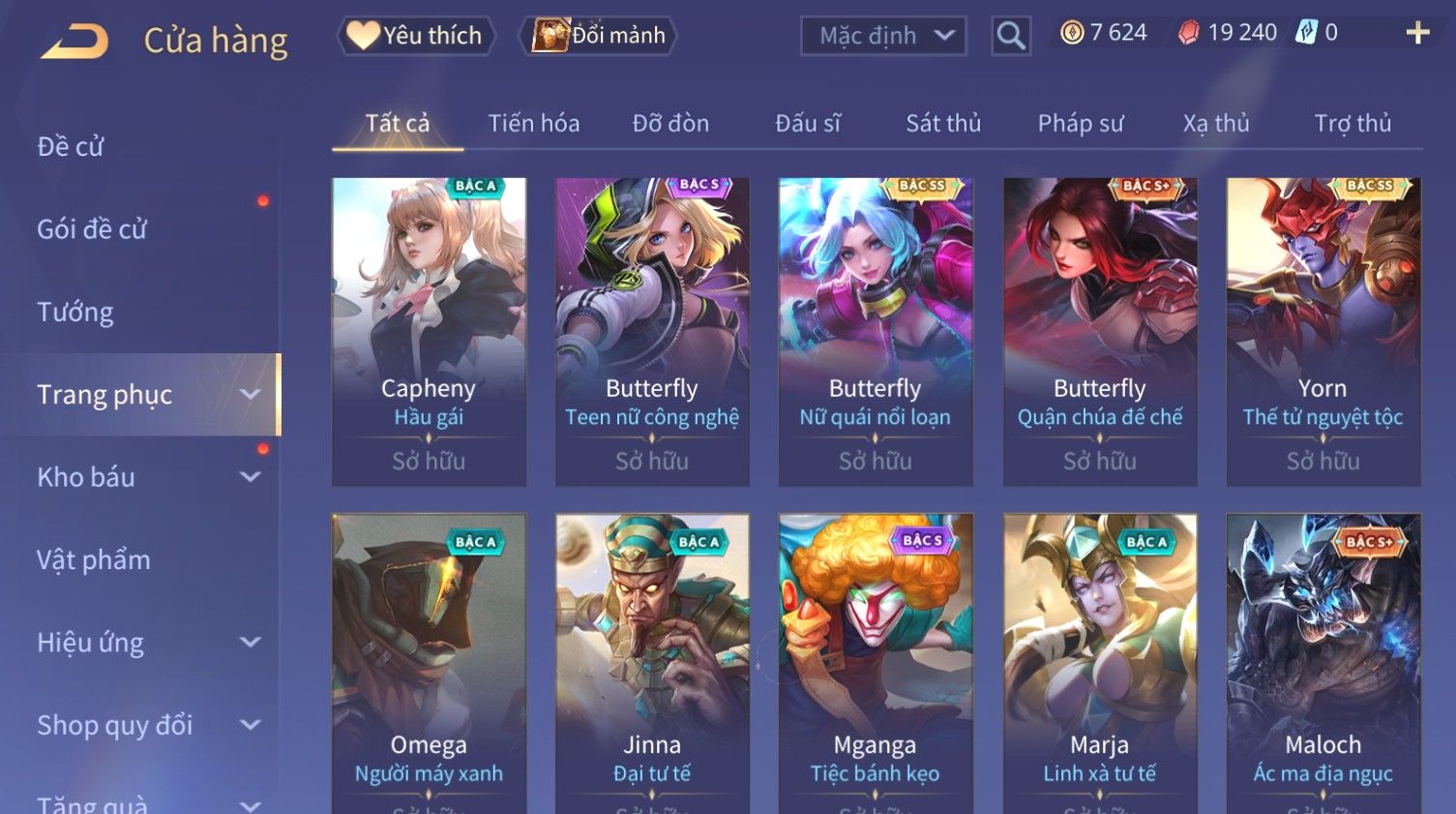Image resolution: width=1456 pixels, height=814 pixels.
Task: Open the Vật phẩm items section
Action: point(94,559)
